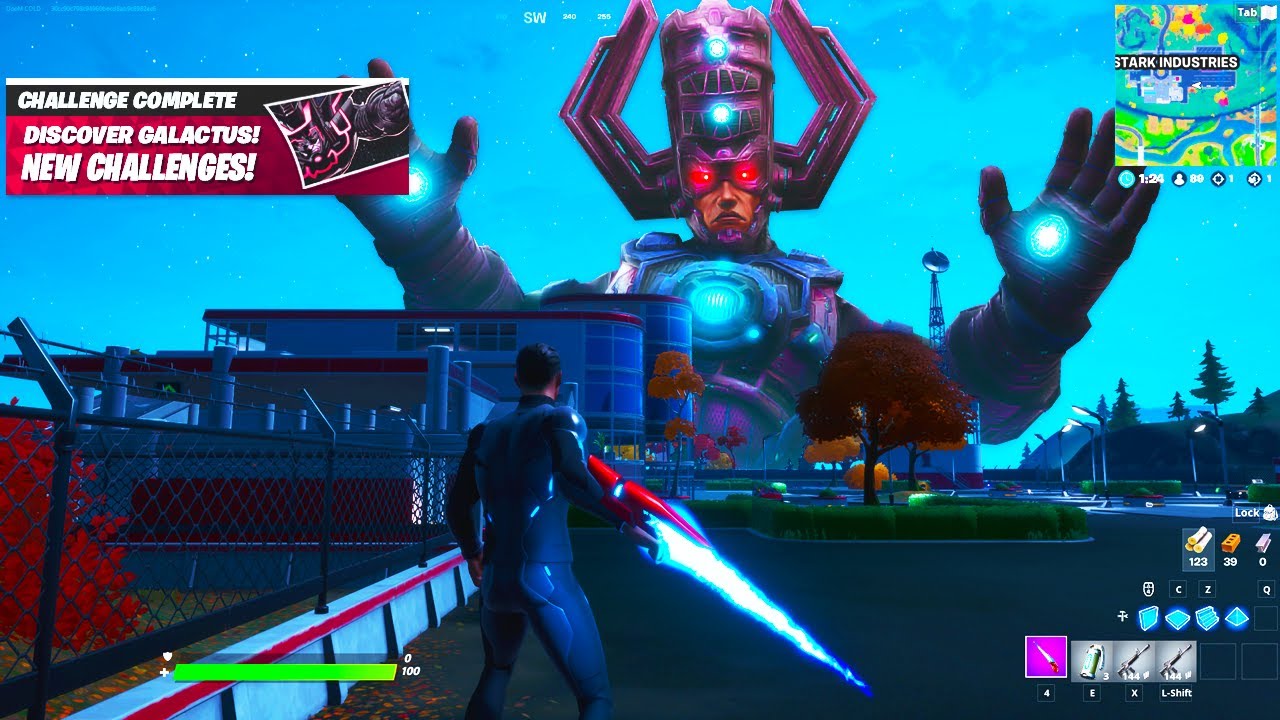Click the backpack icon next to Lock
Image resolution: width=1280 pixels, height=720 pixels.
[x=1270, y=513]
